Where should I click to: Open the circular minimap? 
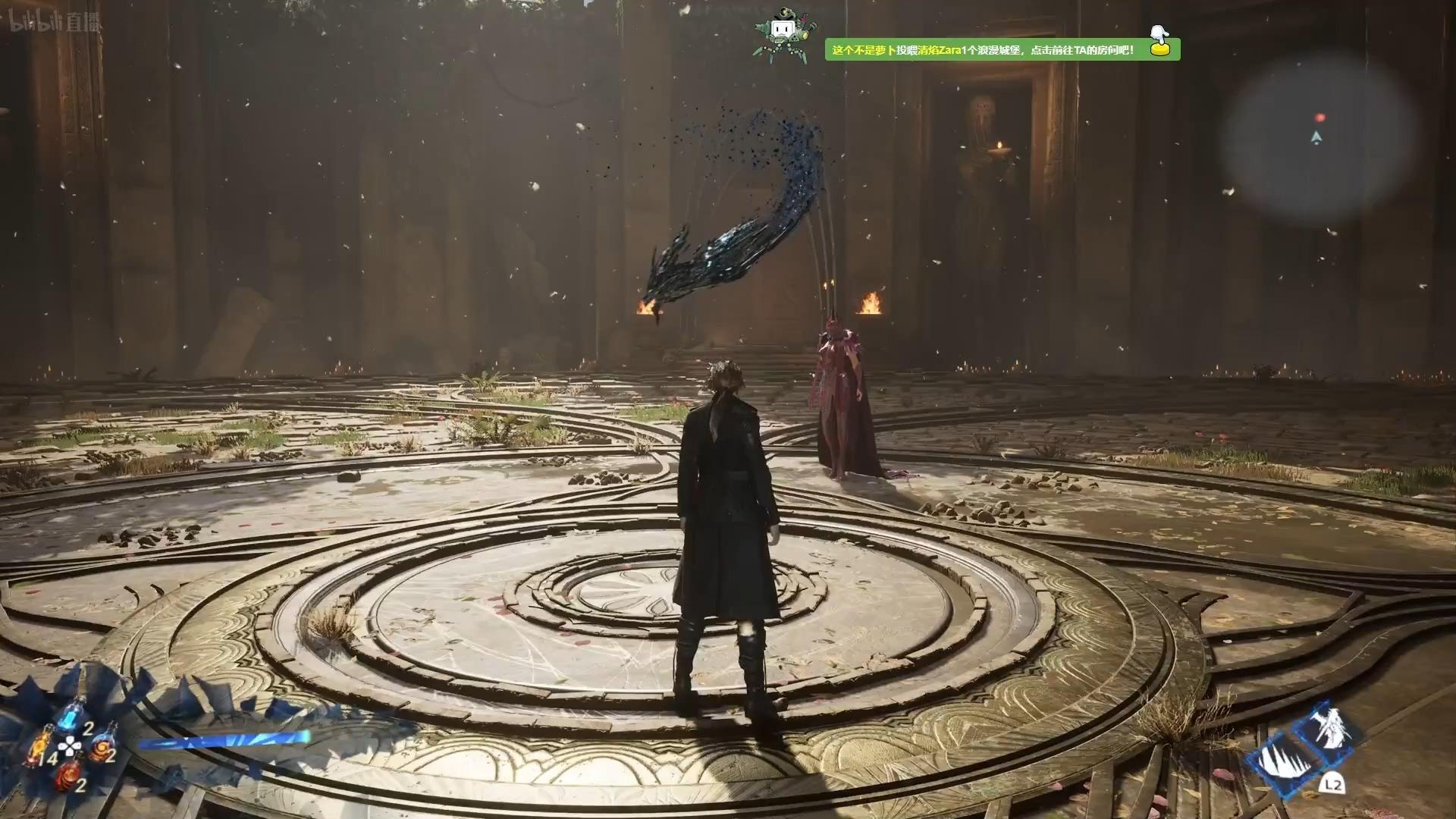[1319, 136]
